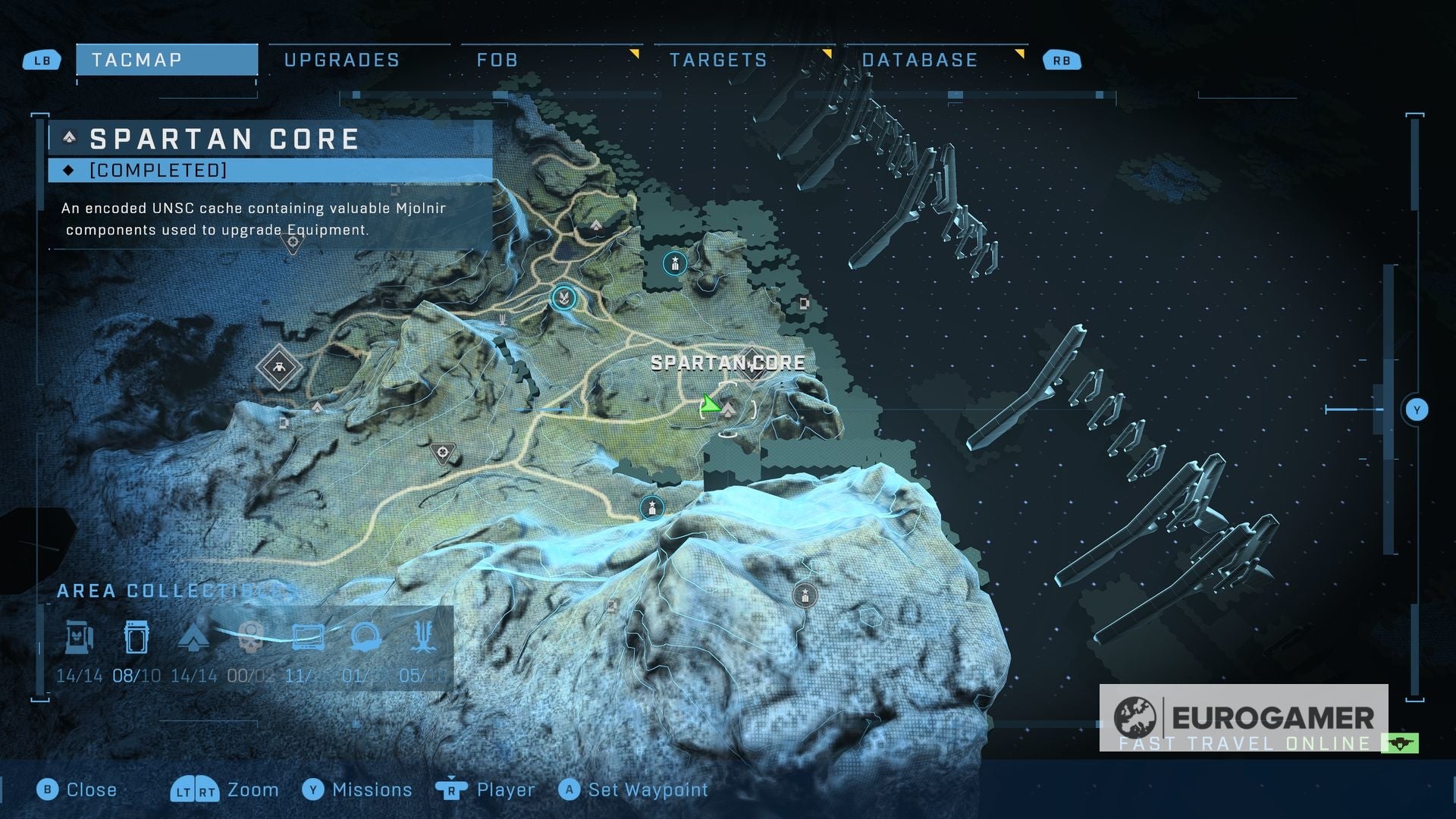Click the green player arrow on the map
Screen dimensions: 1456x819
point(710,404)
